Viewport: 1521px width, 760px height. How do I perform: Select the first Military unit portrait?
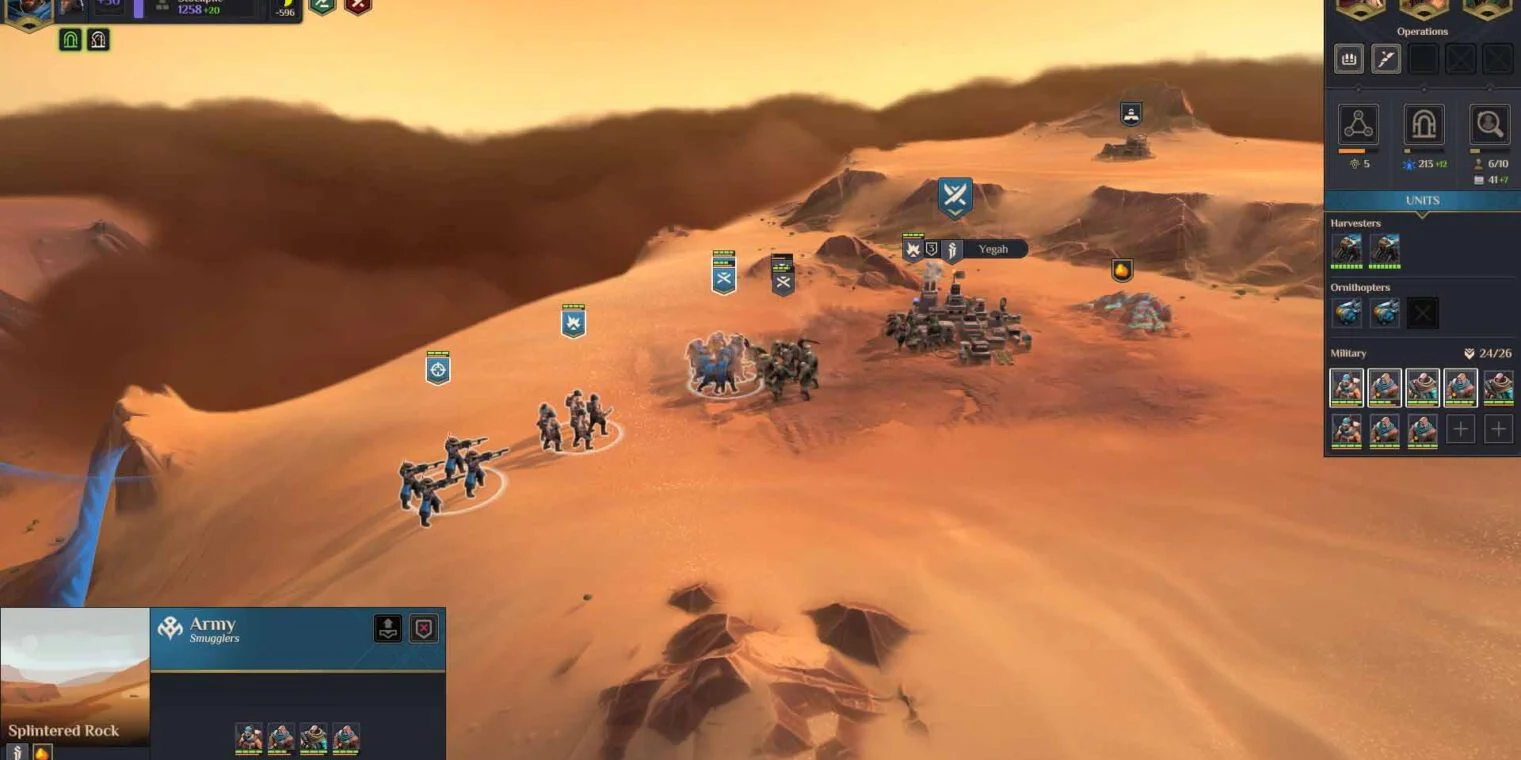pyautogui.click(x=1346, y=388)
